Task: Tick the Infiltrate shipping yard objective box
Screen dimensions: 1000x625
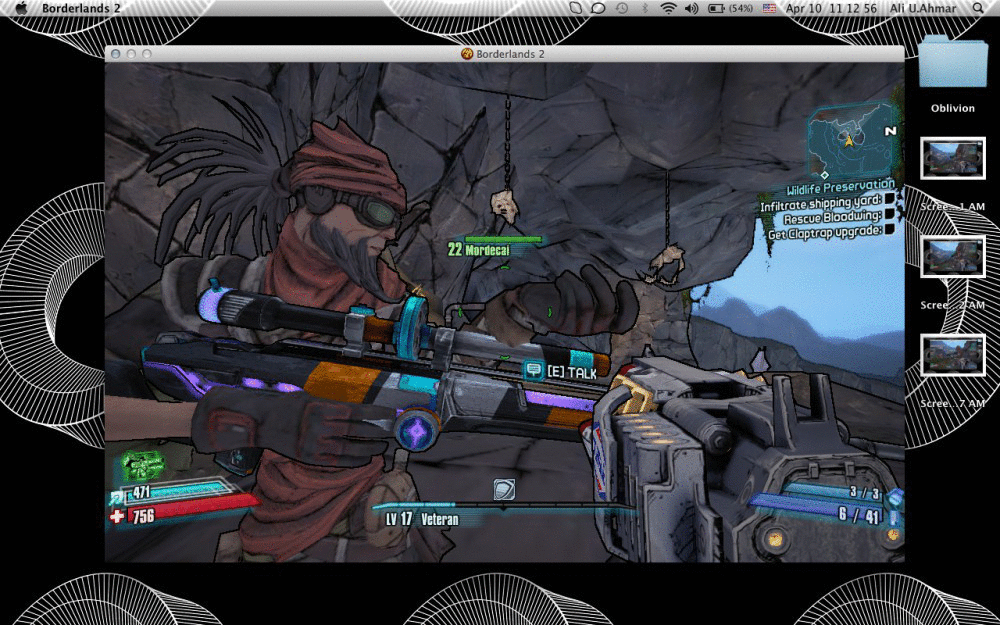Action: 889,201
